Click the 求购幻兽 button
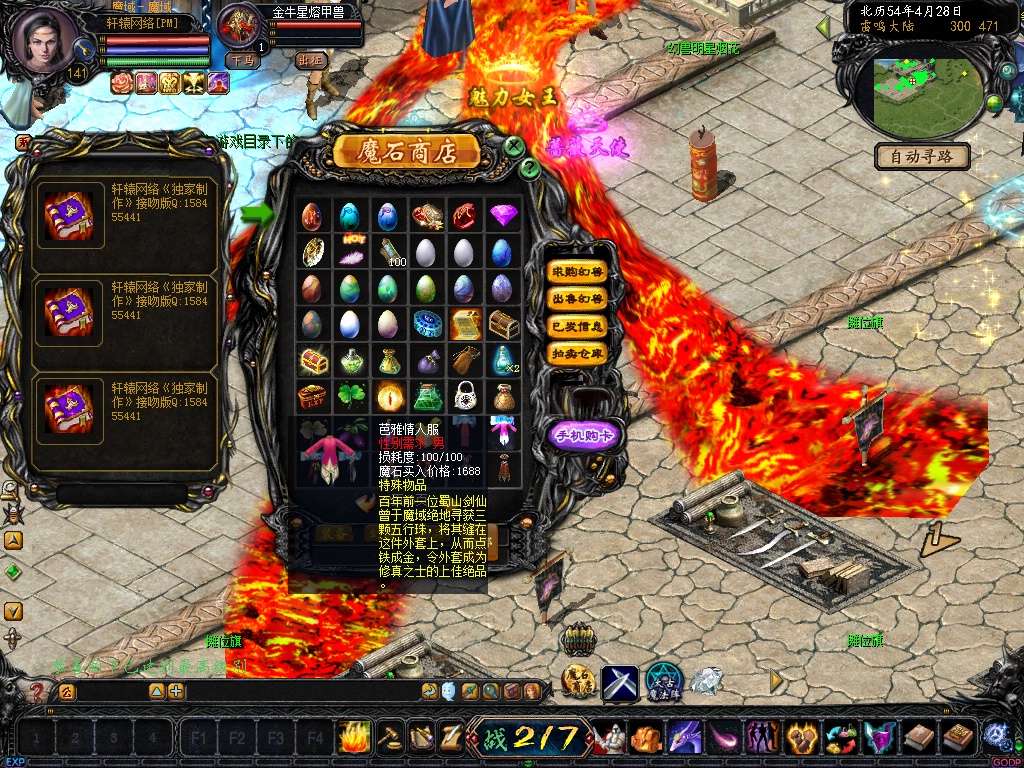This screenshot has height=768, width=1024. (x=578, y=272)
